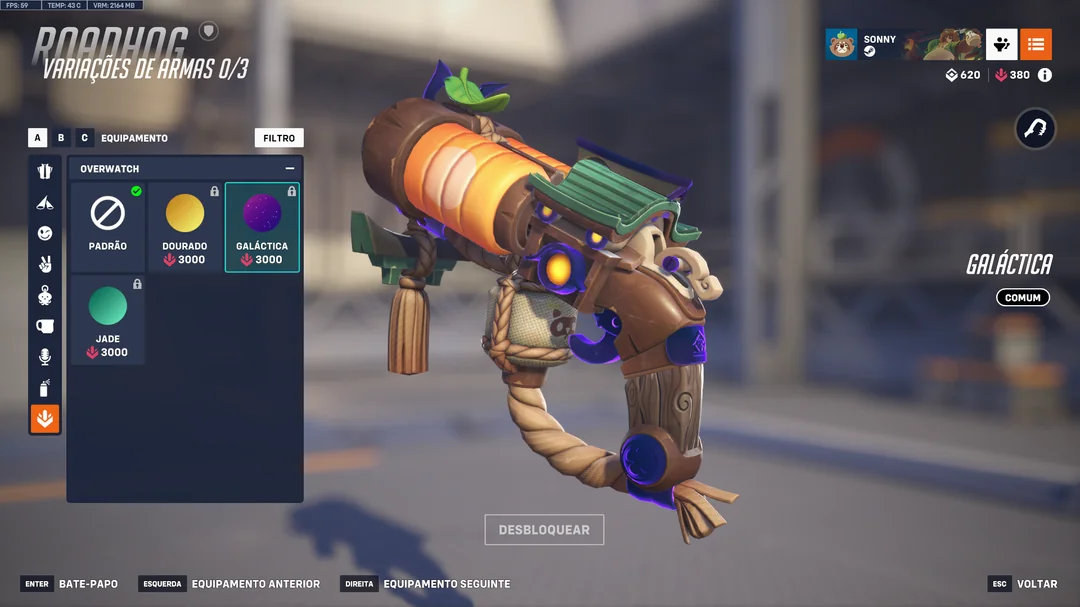Show currency info via the info icon
This screenshot has width=1080, height=607.
pos(1045,75)
